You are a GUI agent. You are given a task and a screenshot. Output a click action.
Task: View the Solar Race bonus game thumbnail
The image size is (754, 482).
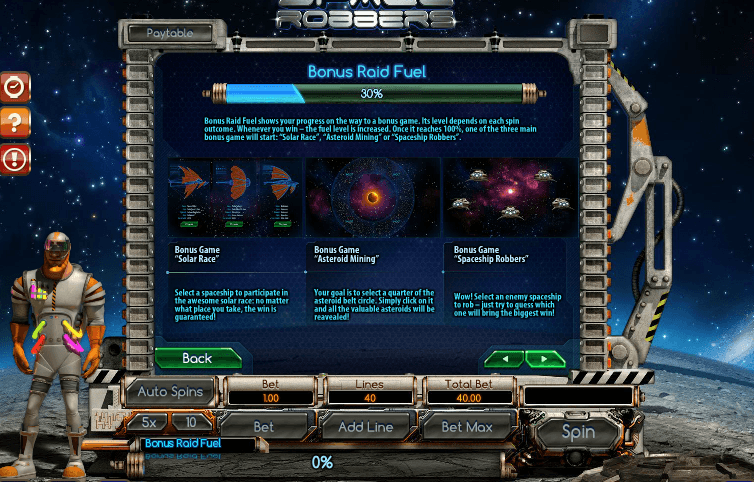tap(233, 197)
